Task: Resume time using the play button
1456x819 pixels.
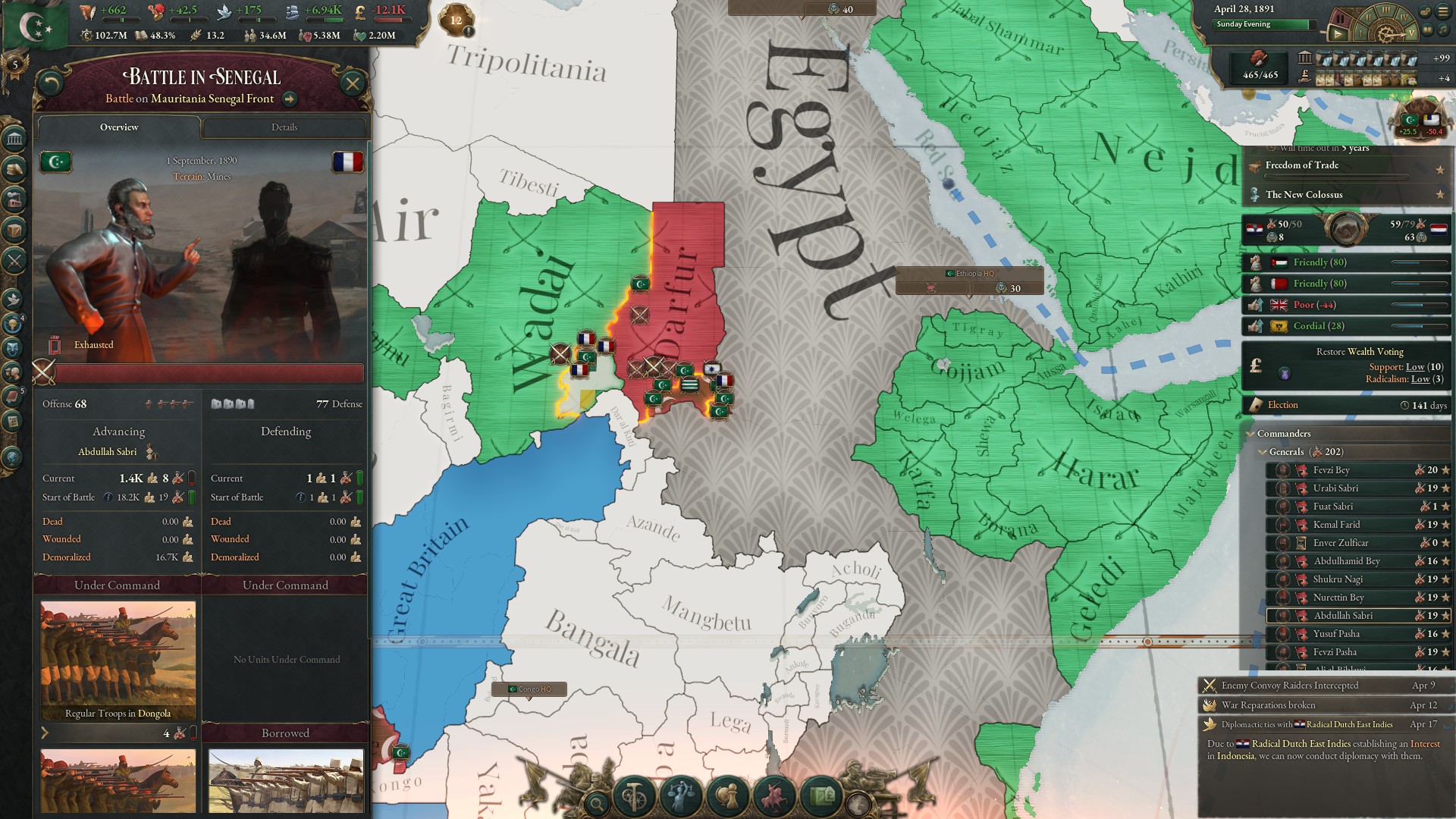Action: pos(1338,35)
